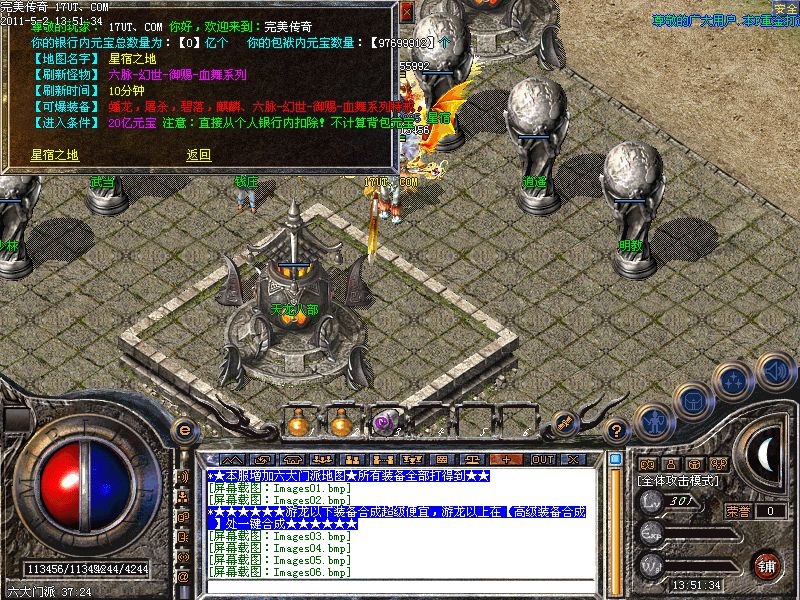Click the round 'e' button left of the belt
The width and height of the screenshot is (800, 600).
(x=184, y=430)
